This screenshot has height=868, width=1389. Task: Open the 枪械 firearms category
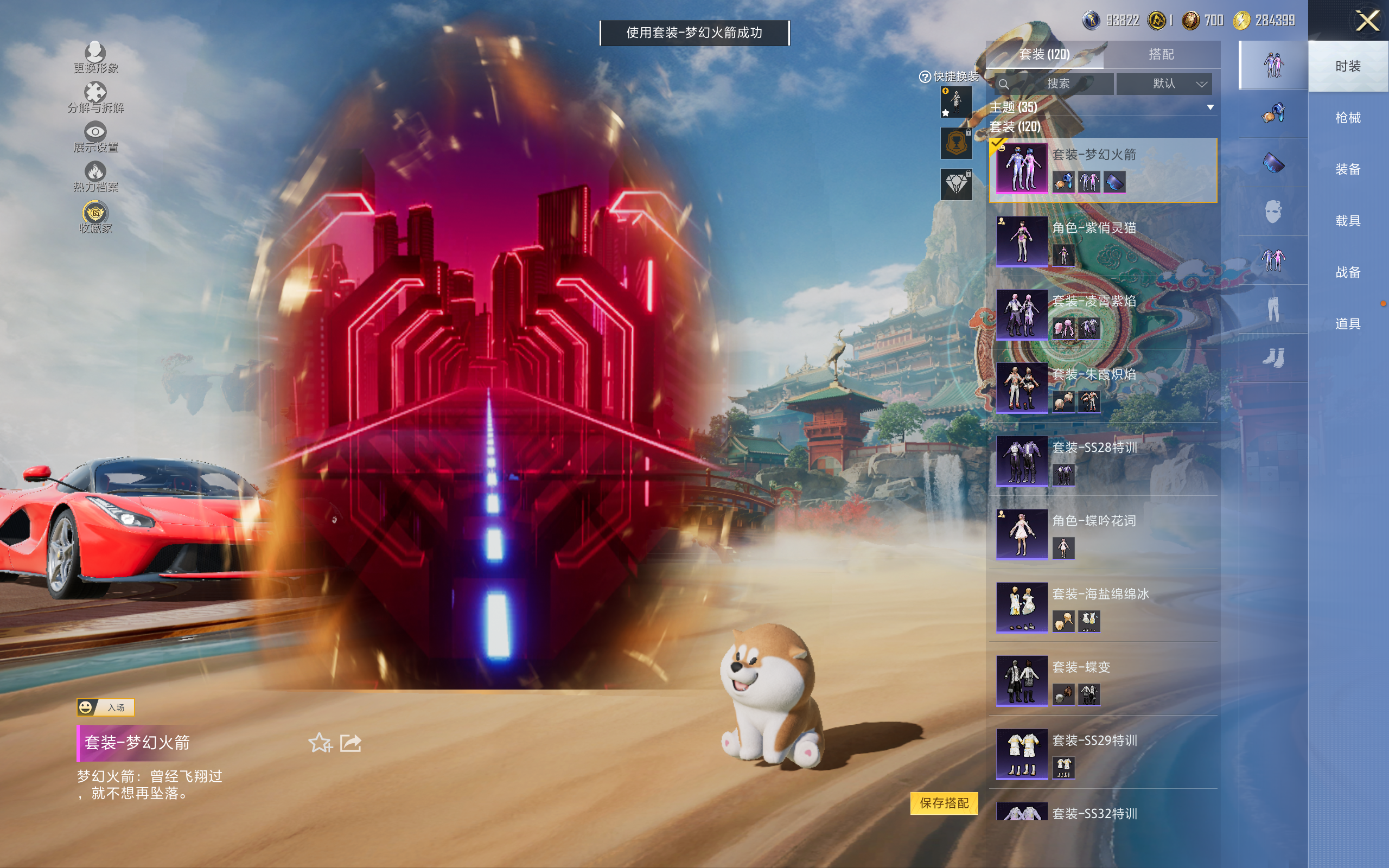pyautogui.click(x=1347, y=118)
